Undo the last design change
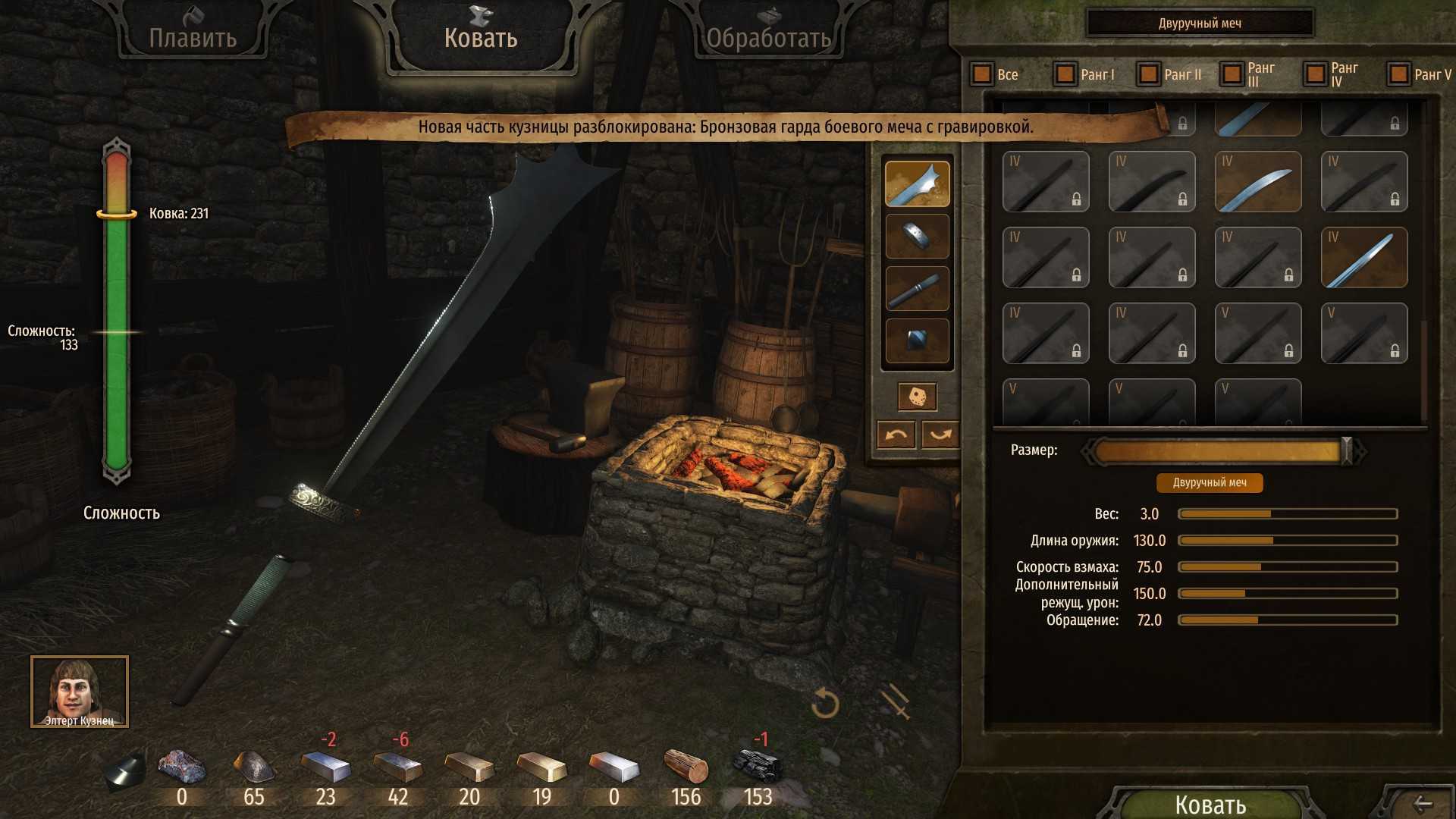 (896, 435)
